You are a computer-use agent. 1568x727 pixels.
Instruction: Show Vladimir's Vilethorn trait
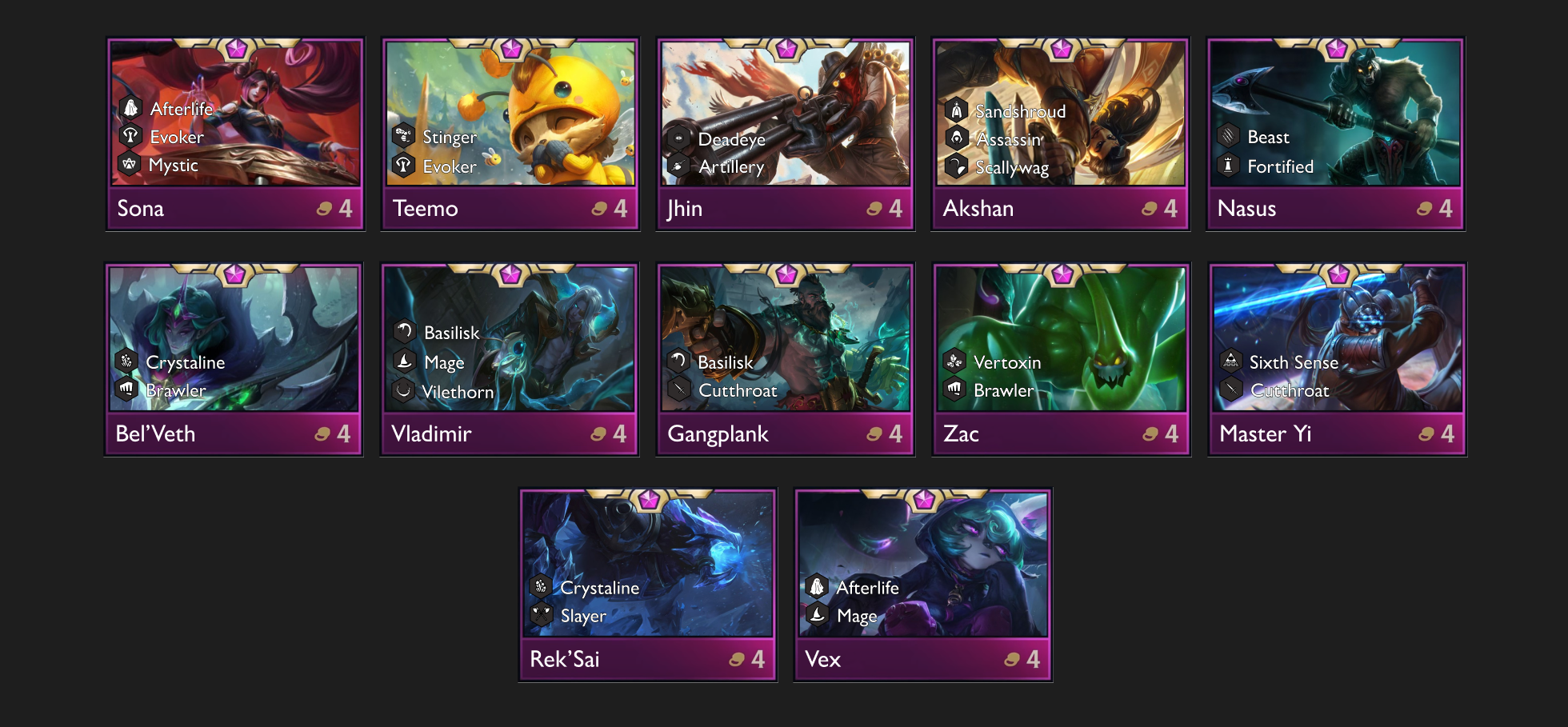pyautogui.click(x=457, y=392)
